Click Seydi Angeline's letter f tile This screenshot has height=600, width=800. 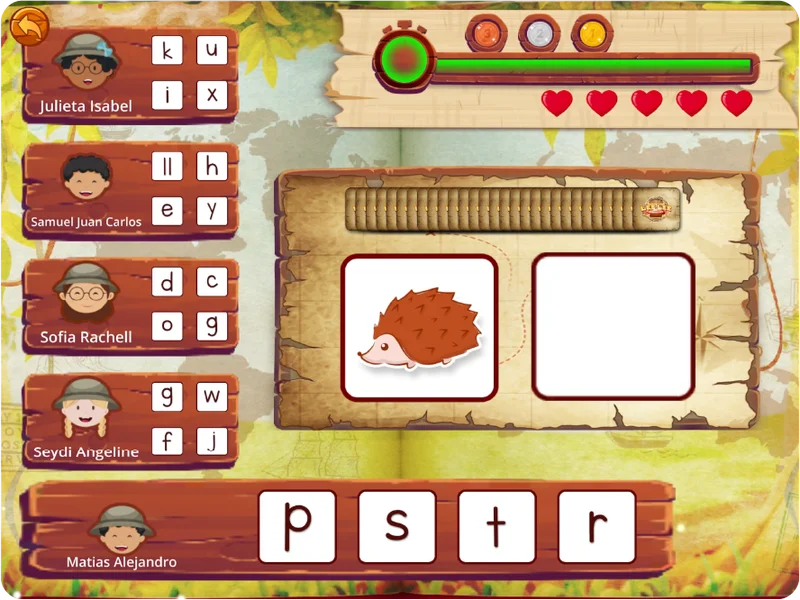[x=167, y=441]
